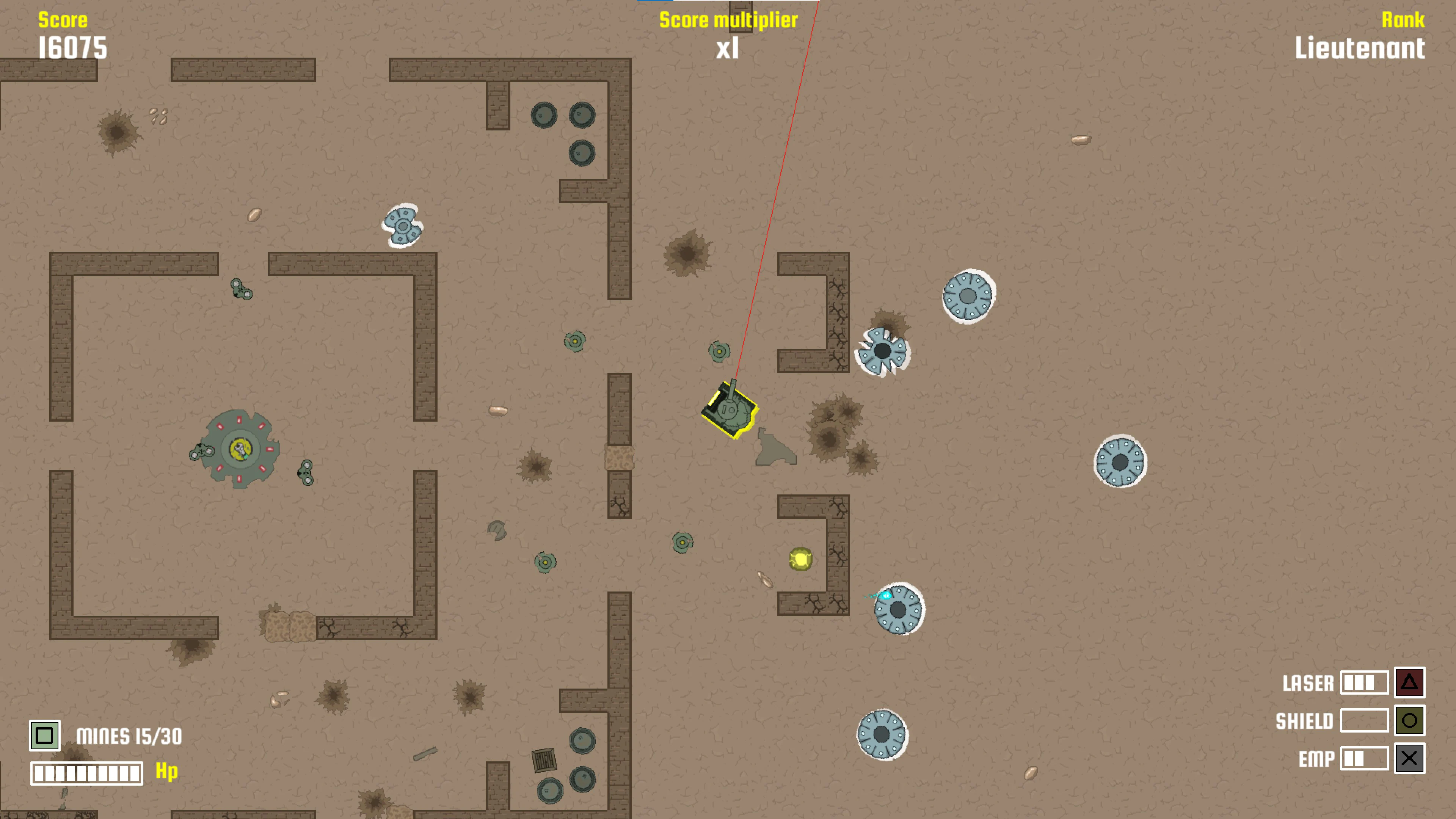Toggle the LASER charge gauge

[x=1365, y=683]
